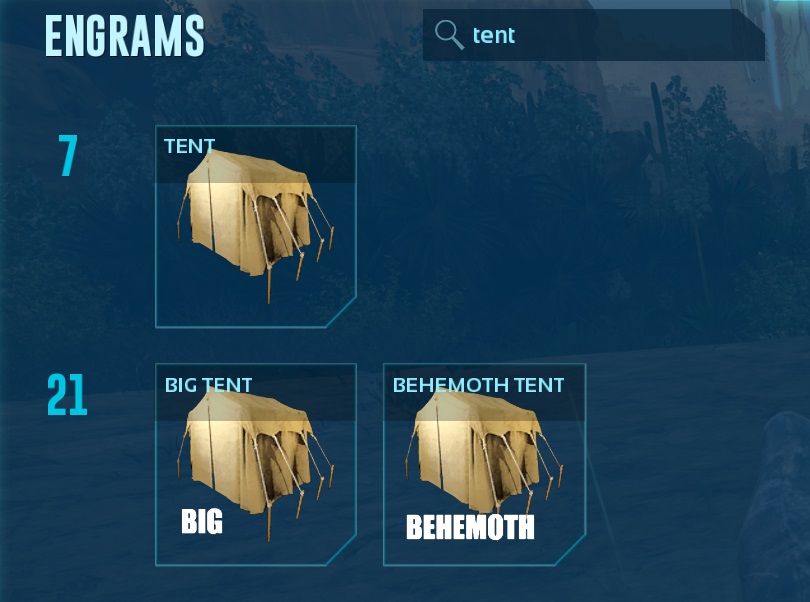This screenshot has height=602, width=810.
Task: Choose the Big Tent engram
Action: (x=256, y=464)
